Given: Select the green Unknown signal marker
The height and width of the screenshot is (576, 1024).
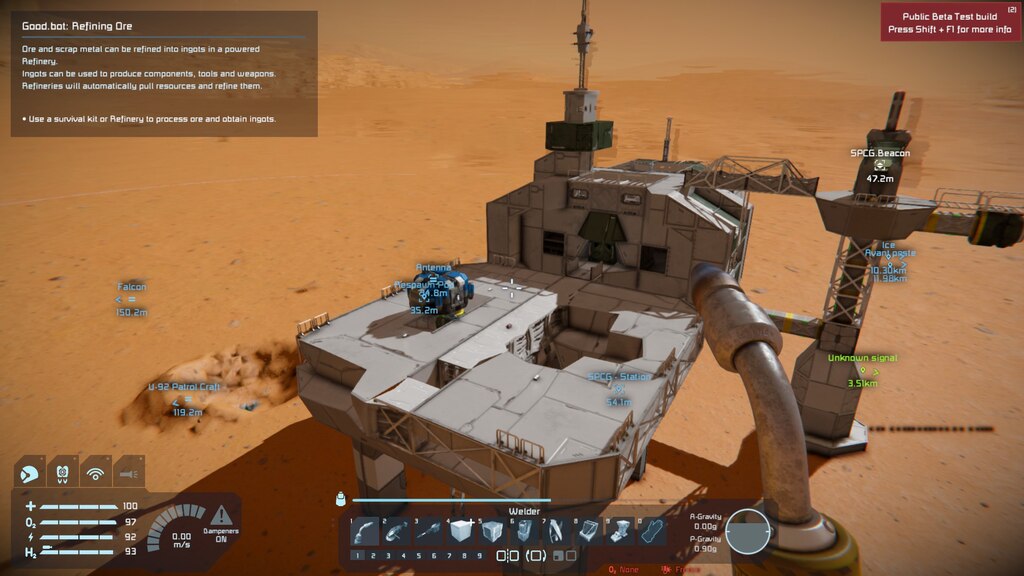Looking at the screenshot, I should click(862, 370).
